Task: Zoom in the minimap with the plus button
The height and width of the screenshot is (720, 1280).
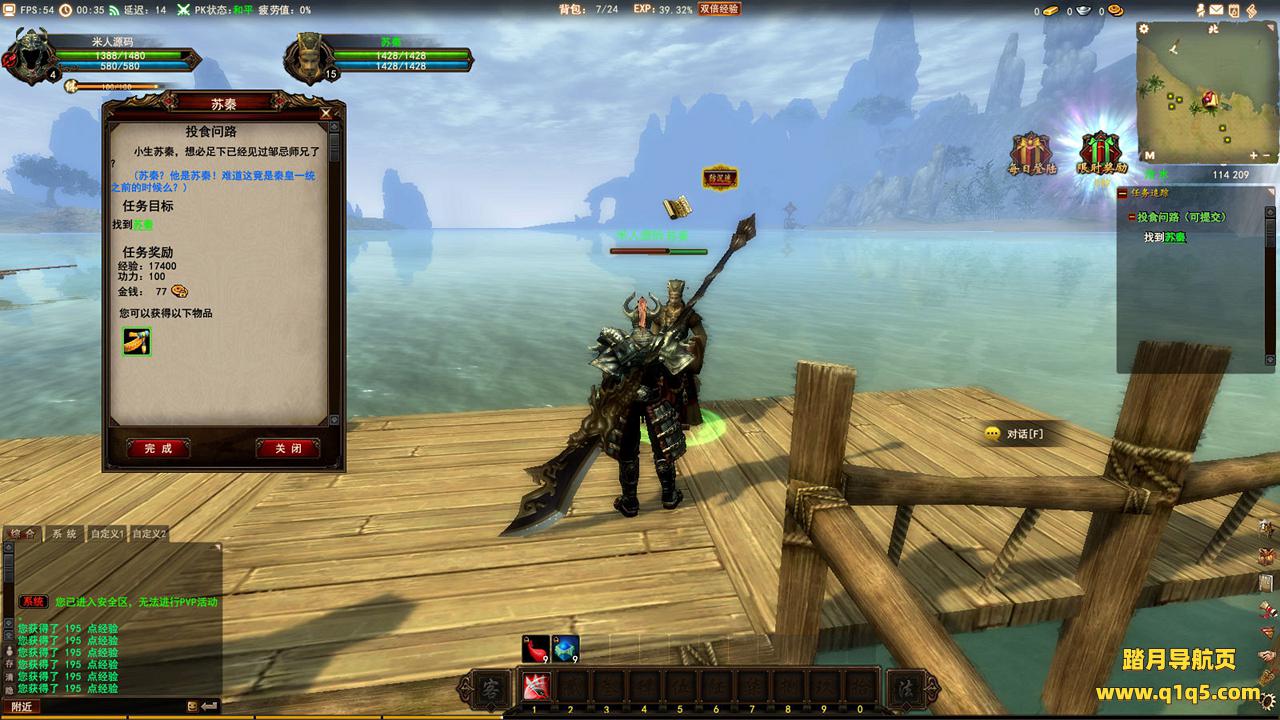Action: (1254, 155)
